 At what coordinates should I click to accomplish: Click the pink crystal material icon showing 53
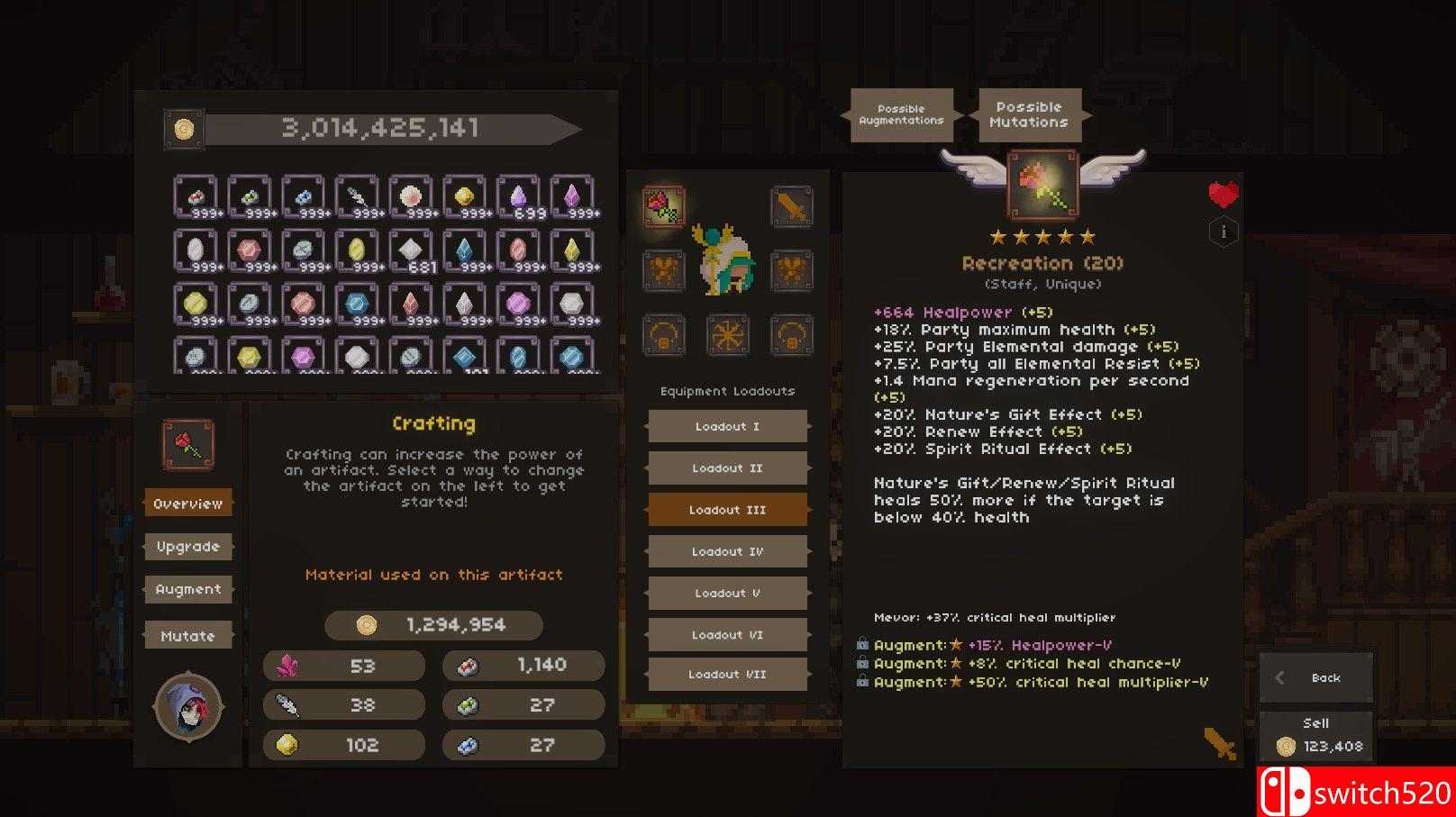click(x=287, y=665)
